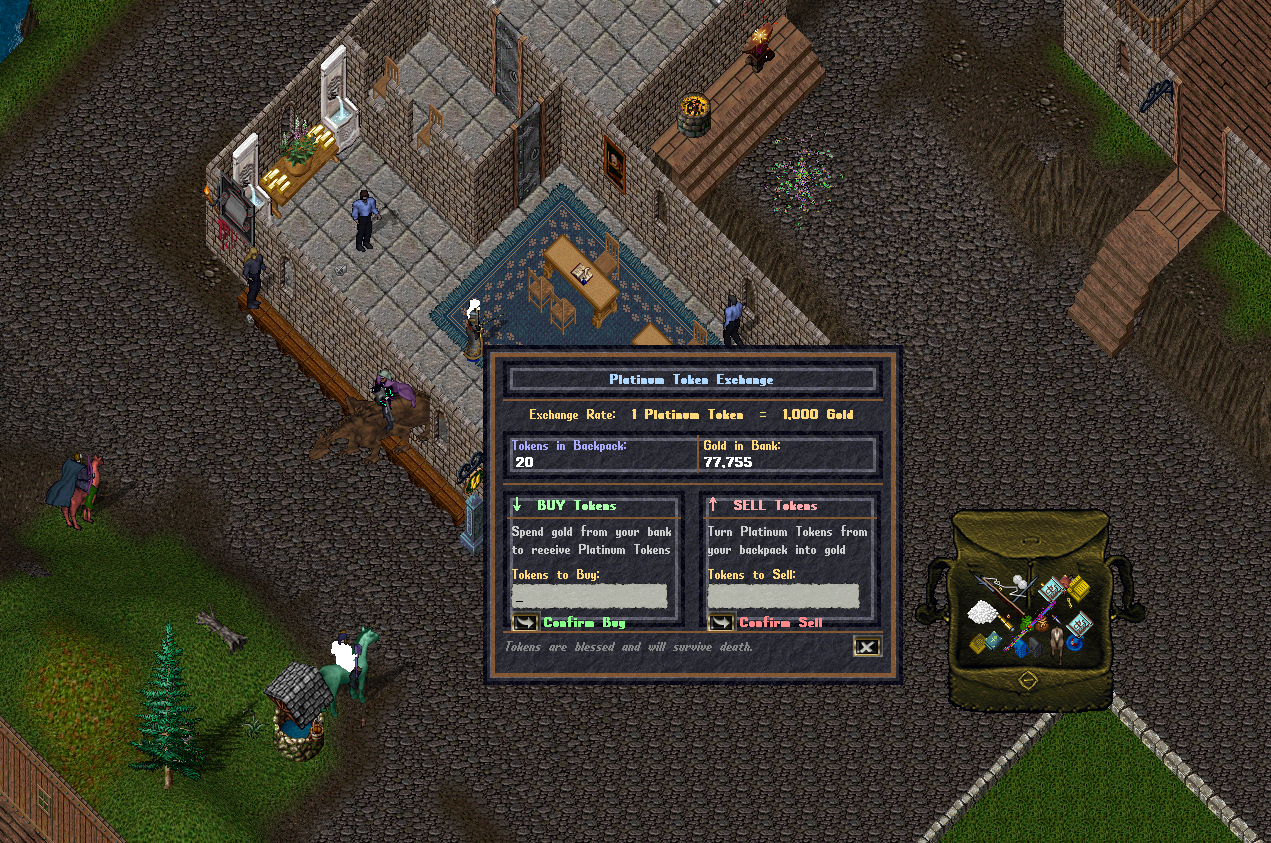Select the small dagger in the backpack
Viewport: 1271px width, 843px height.
coord(1056,619)
